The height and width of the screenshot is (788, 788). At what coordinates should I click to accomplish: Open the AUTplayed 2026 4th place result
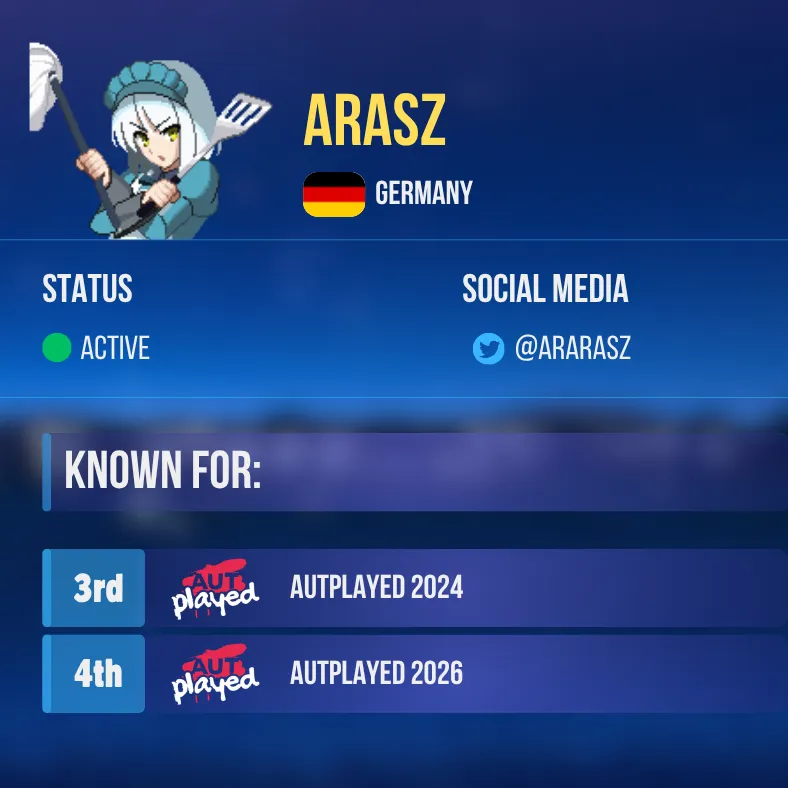pos(376,674)
